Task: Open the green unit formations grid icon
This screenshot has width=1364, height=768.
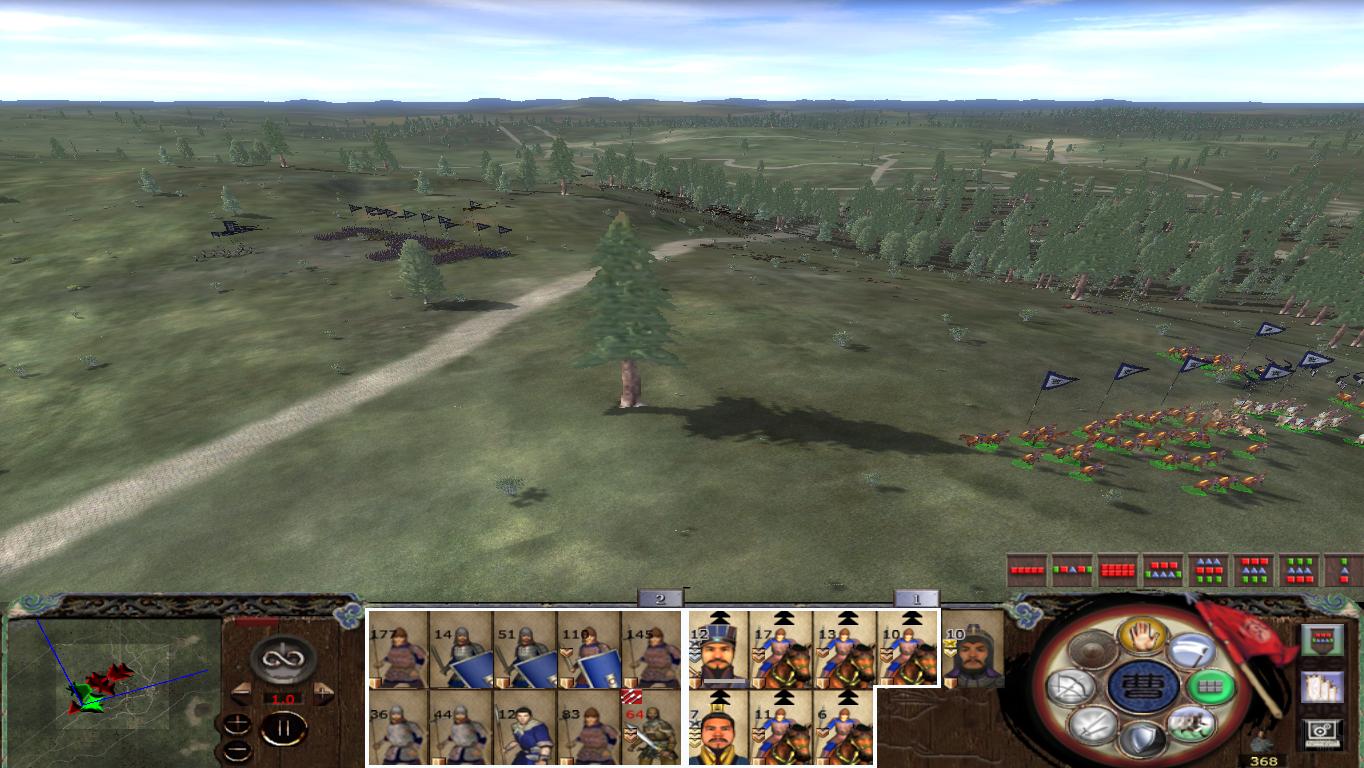Action: (x=1211, y=688)
